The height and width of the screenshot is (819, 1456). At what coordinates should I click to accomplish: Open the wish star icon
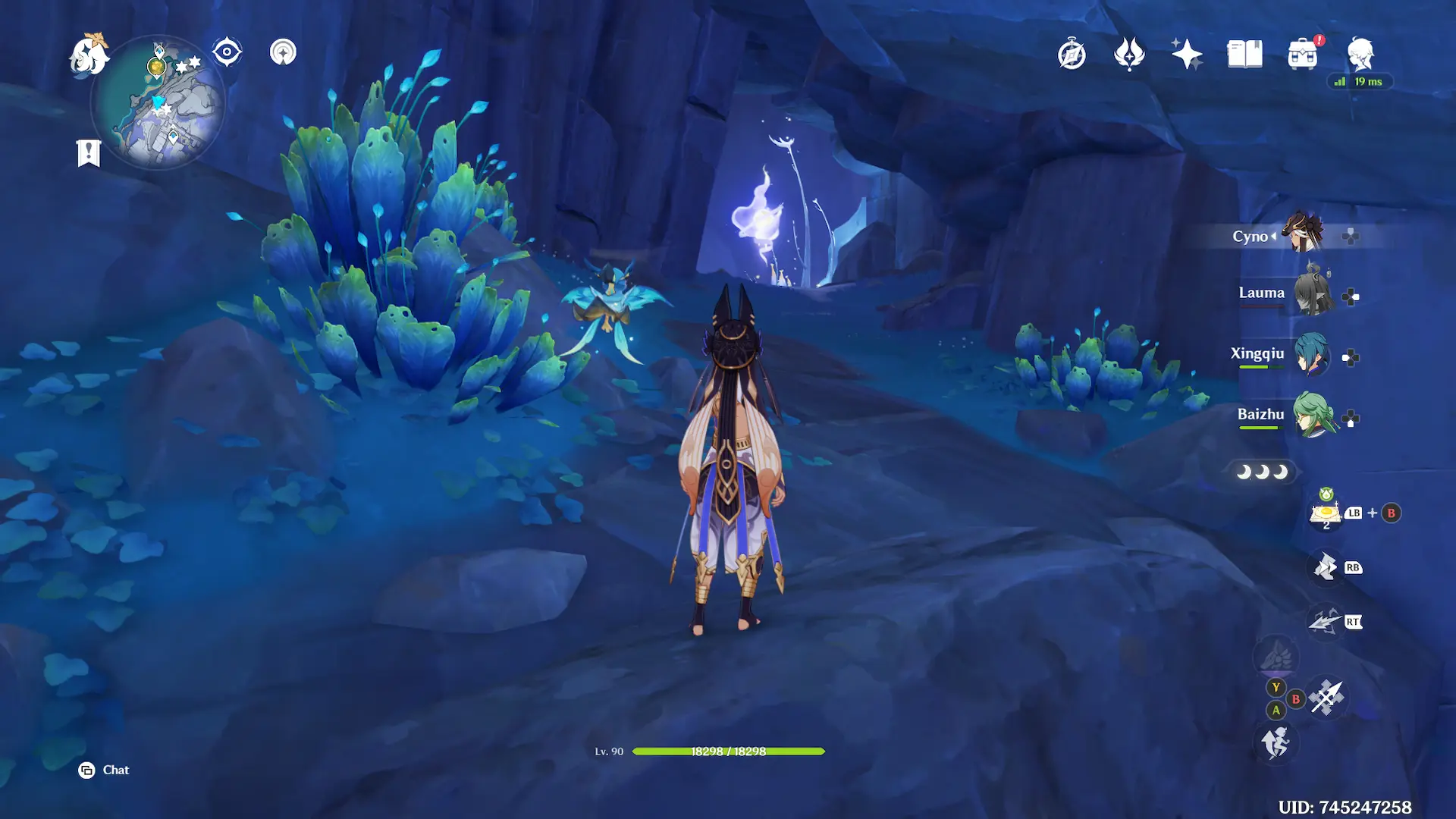(x=1187, y=55)
